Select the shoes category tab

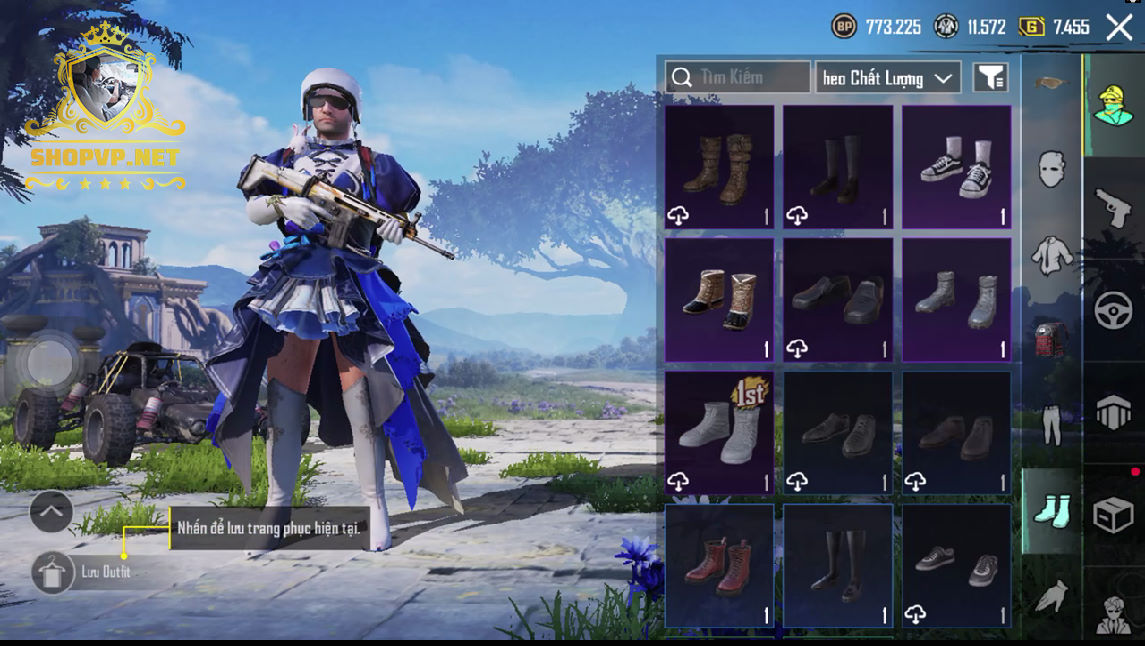(1049, 510)
